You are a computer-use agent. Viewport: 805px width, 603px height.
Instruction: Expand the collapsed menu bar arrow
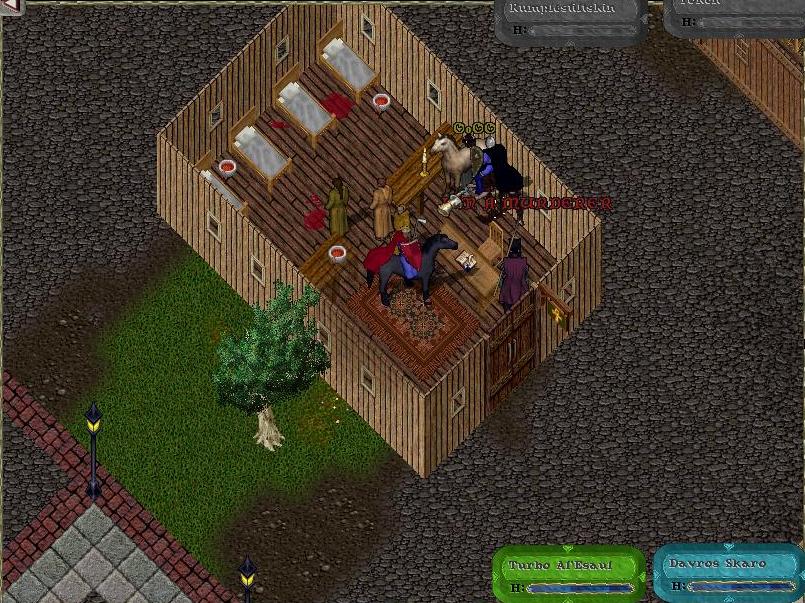click(x=9, y=6)
